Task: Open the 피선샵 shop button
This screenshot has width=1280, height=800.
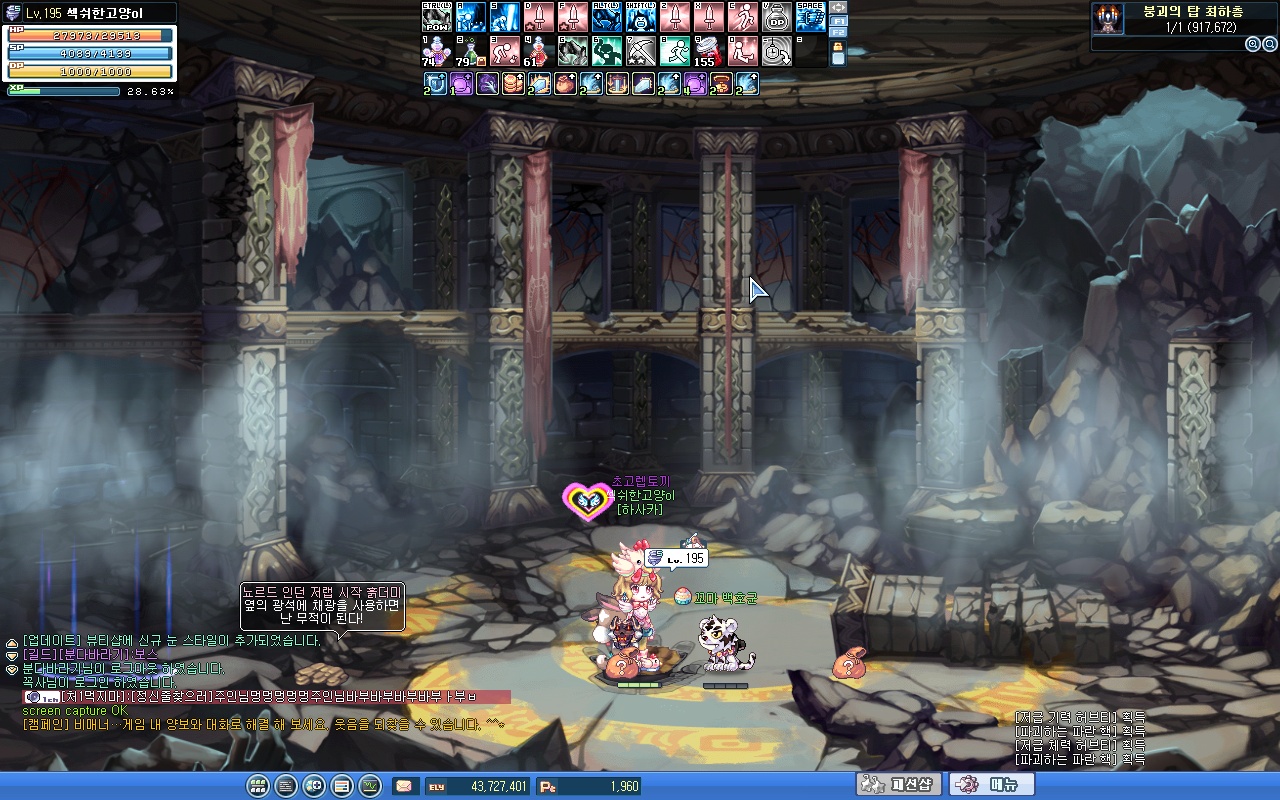Action: (898, 785)
